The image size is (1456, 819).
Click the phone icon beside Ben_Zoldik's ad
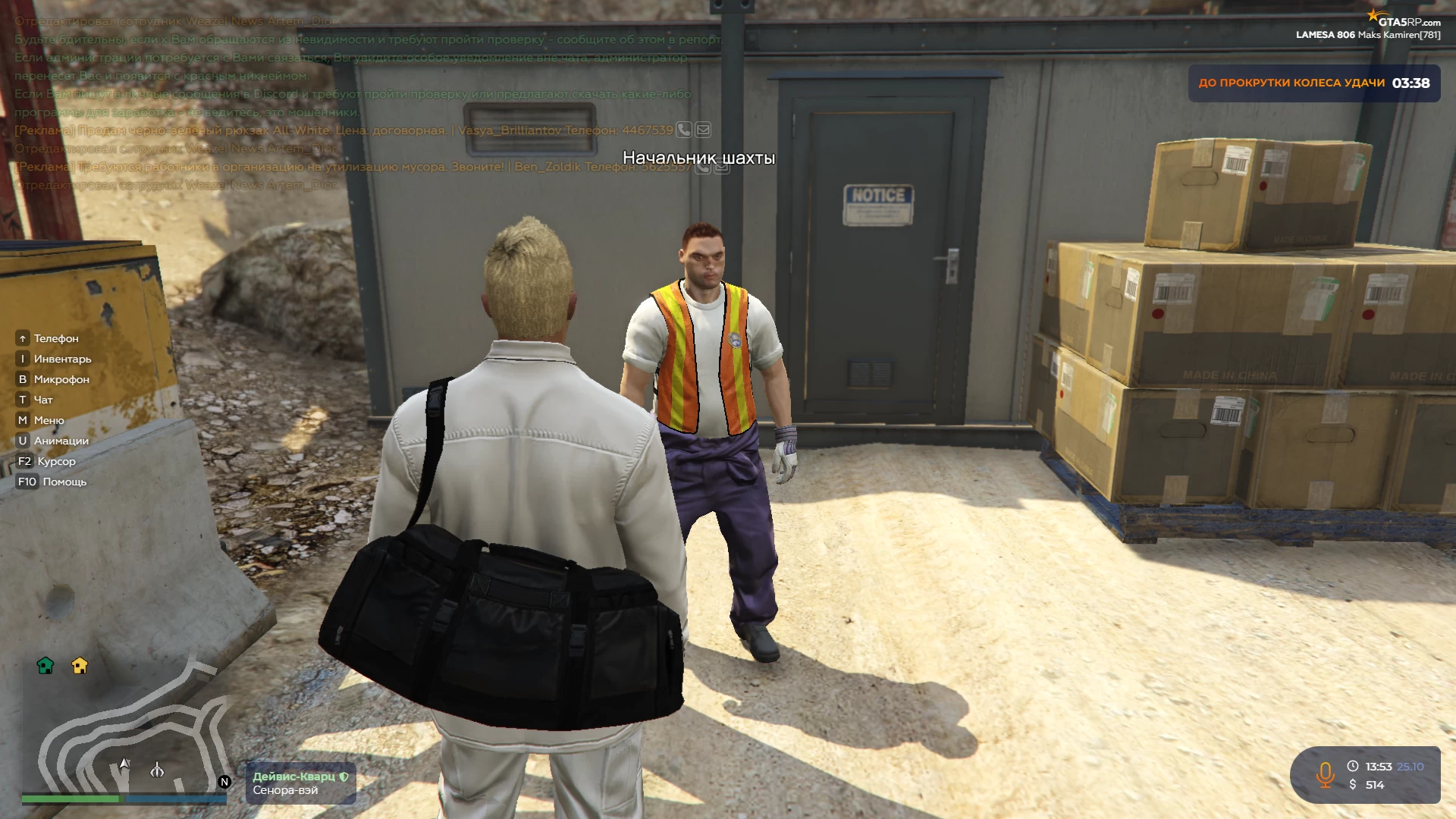click(703, 167)
